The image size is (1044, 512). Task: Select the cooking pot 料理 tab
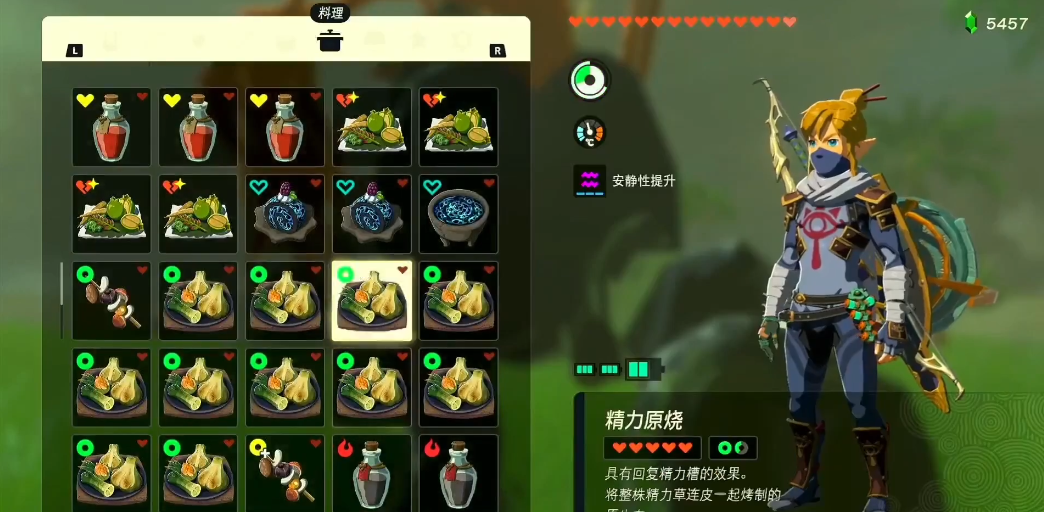[x=329, y=41]
